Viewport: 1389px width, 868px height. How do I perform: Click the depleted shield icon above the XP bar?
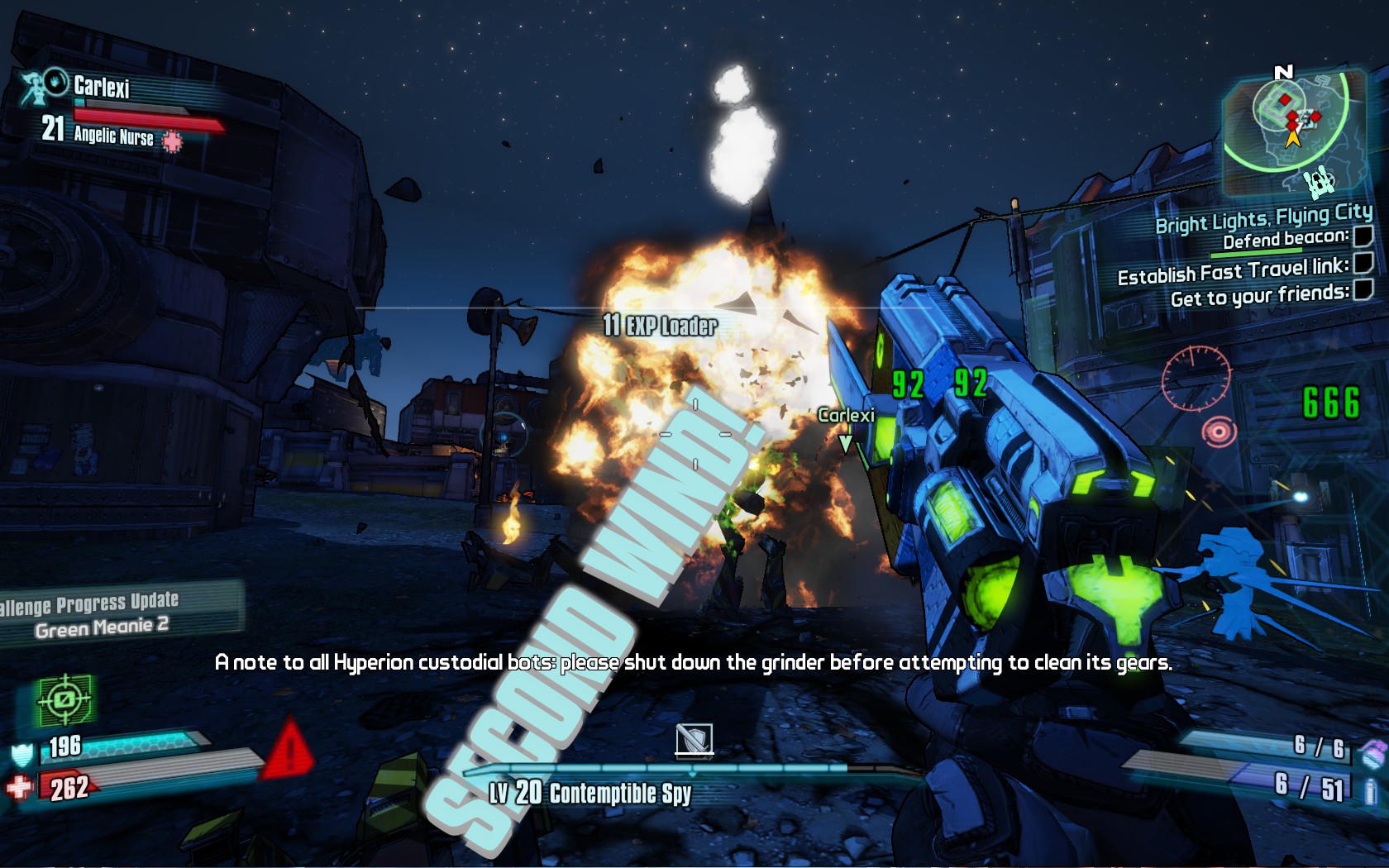coord(694,739)
